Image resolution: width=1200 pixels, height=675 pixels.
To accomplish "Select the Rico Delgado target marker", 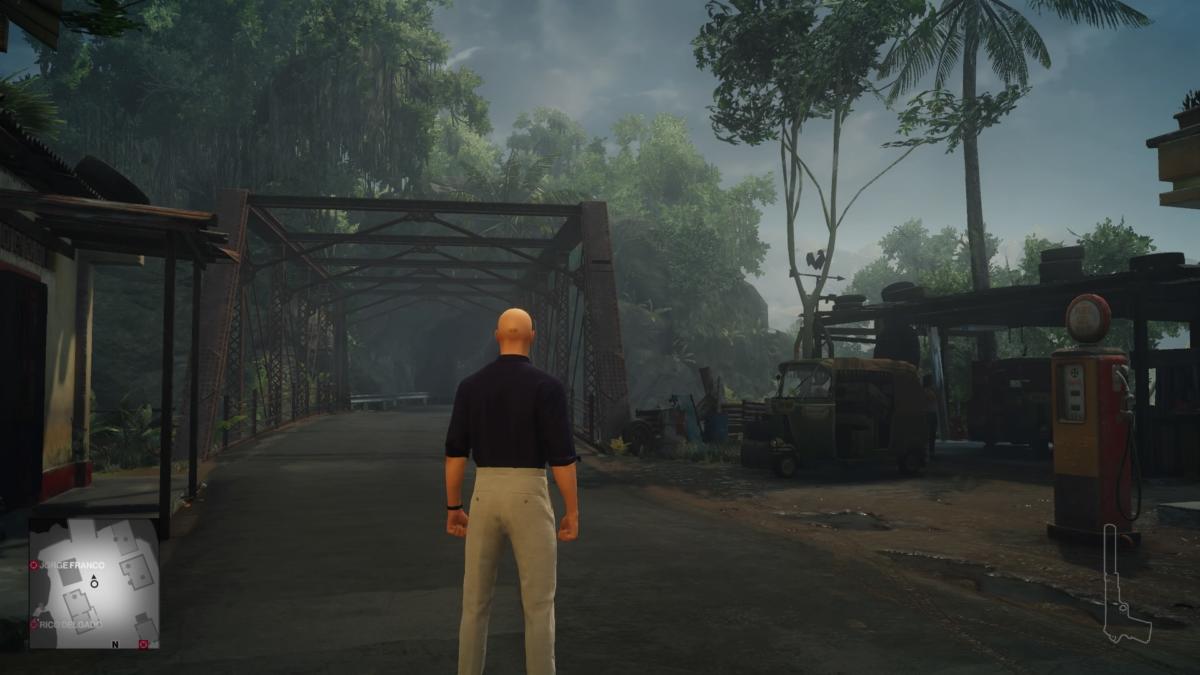I will pos(34,624).
